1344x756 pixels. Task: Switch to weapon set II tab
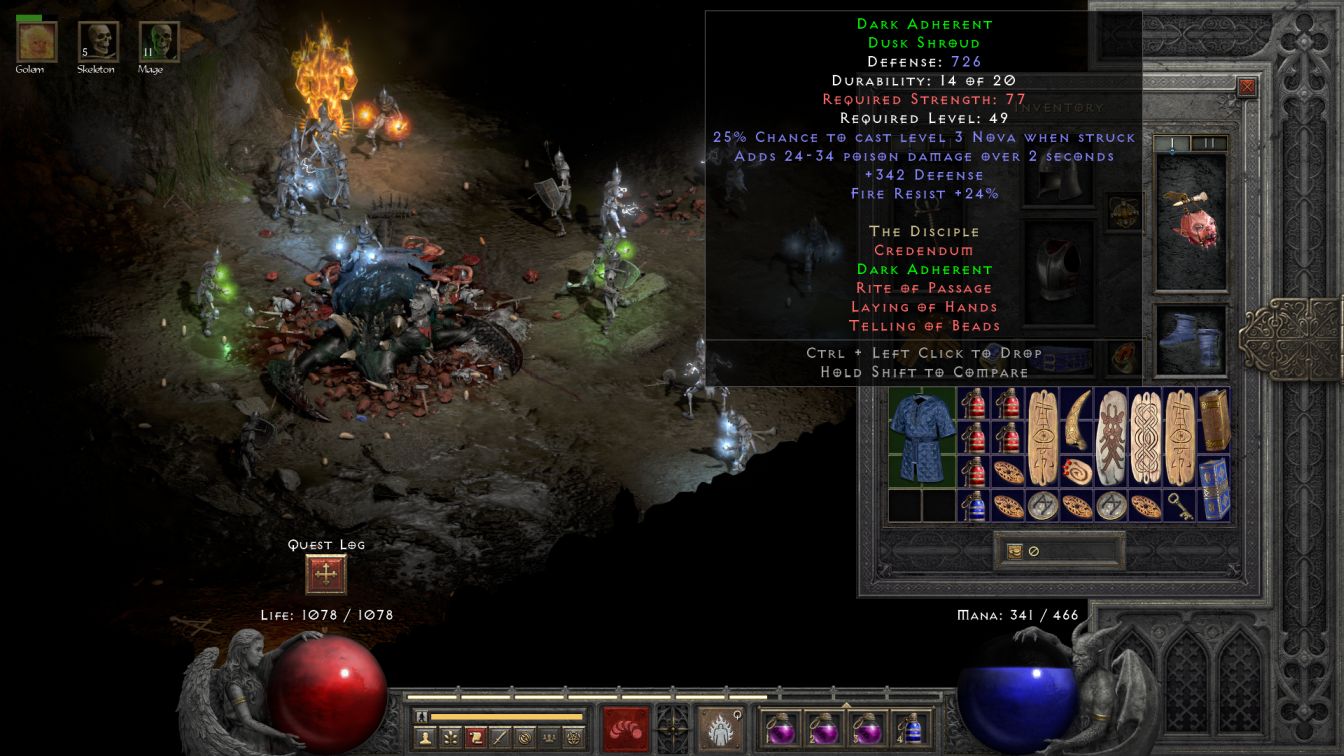(x=1209, y=144)
